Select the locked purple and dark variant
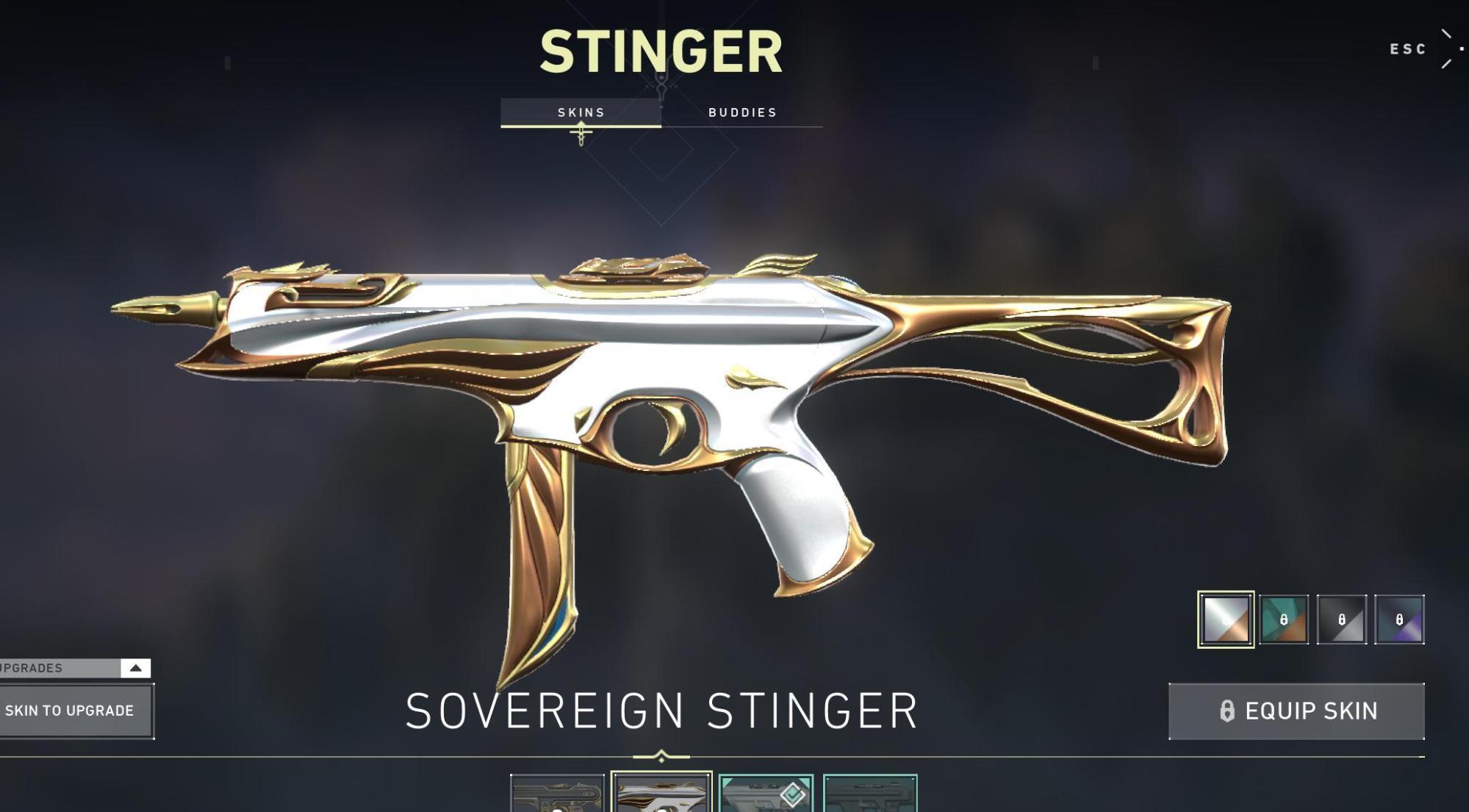Screen dimensions: 1469x812 (1399, 619)
